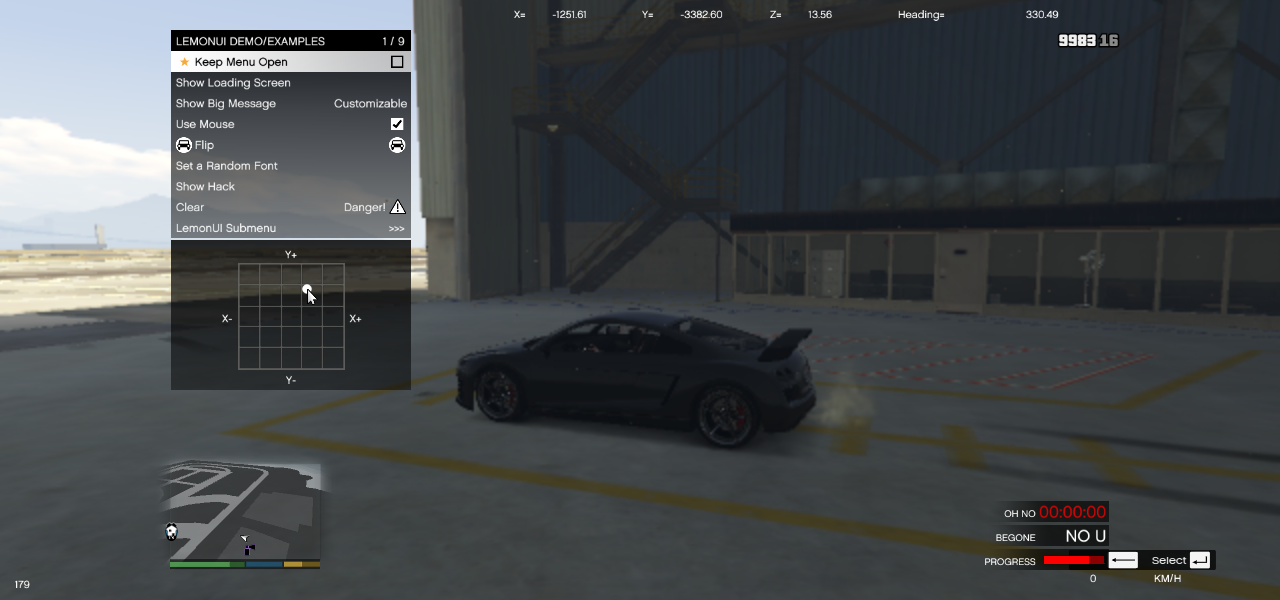Choose Set a Random Font
The width and height of the screenshot is (1280, 600).
[x=227, y=166]
